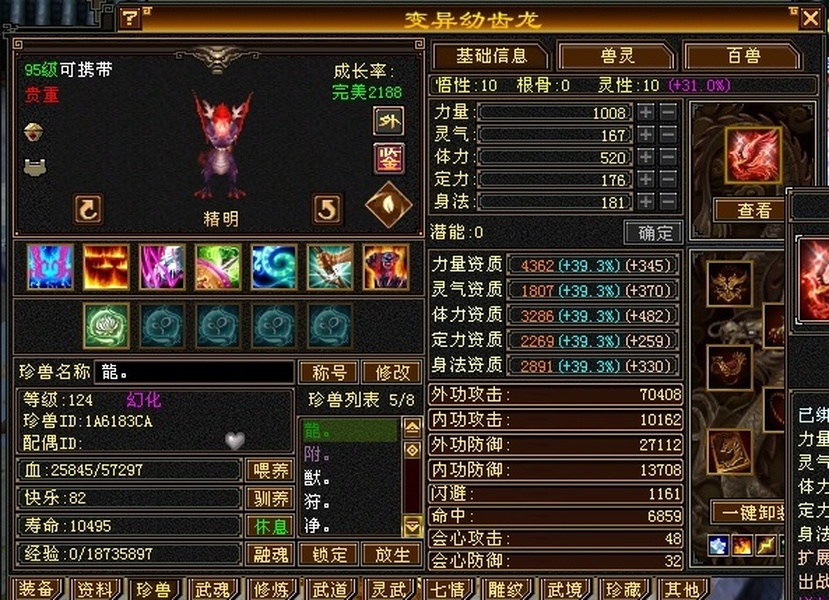Switch to the 装备 tab at the bottom
This screenshot has width=829, height=600.
[x=37, y=589]
